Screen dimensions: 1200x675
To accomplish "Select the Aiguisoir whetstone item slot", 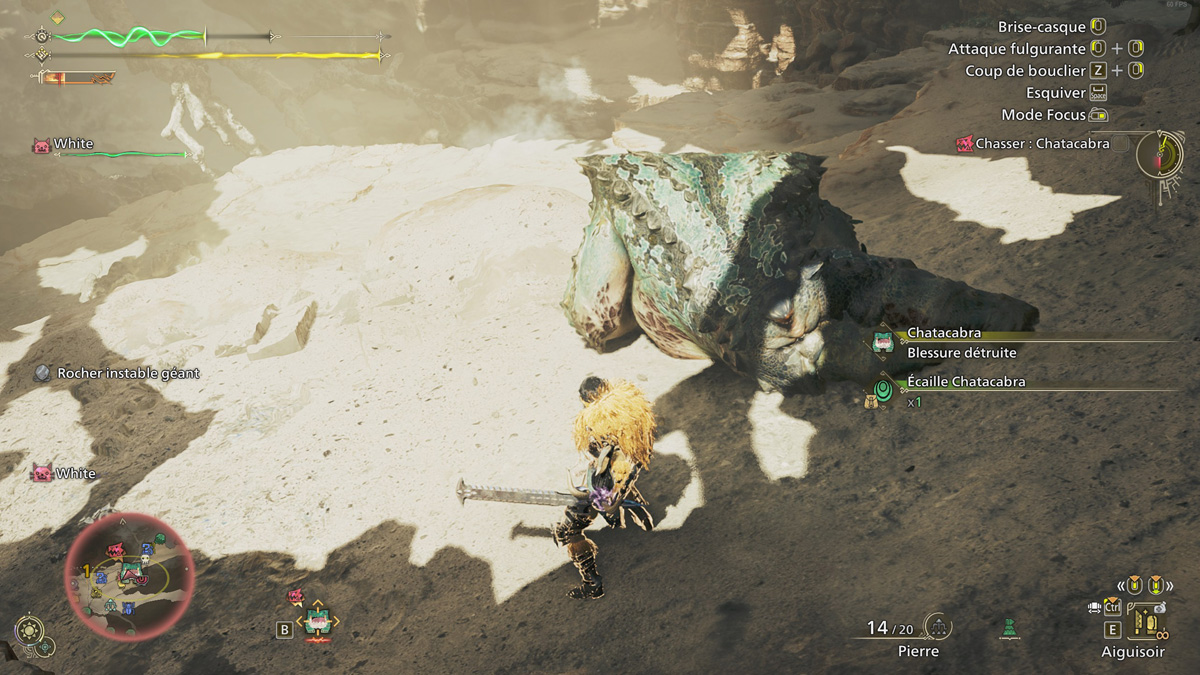I will coord(1146,624).
